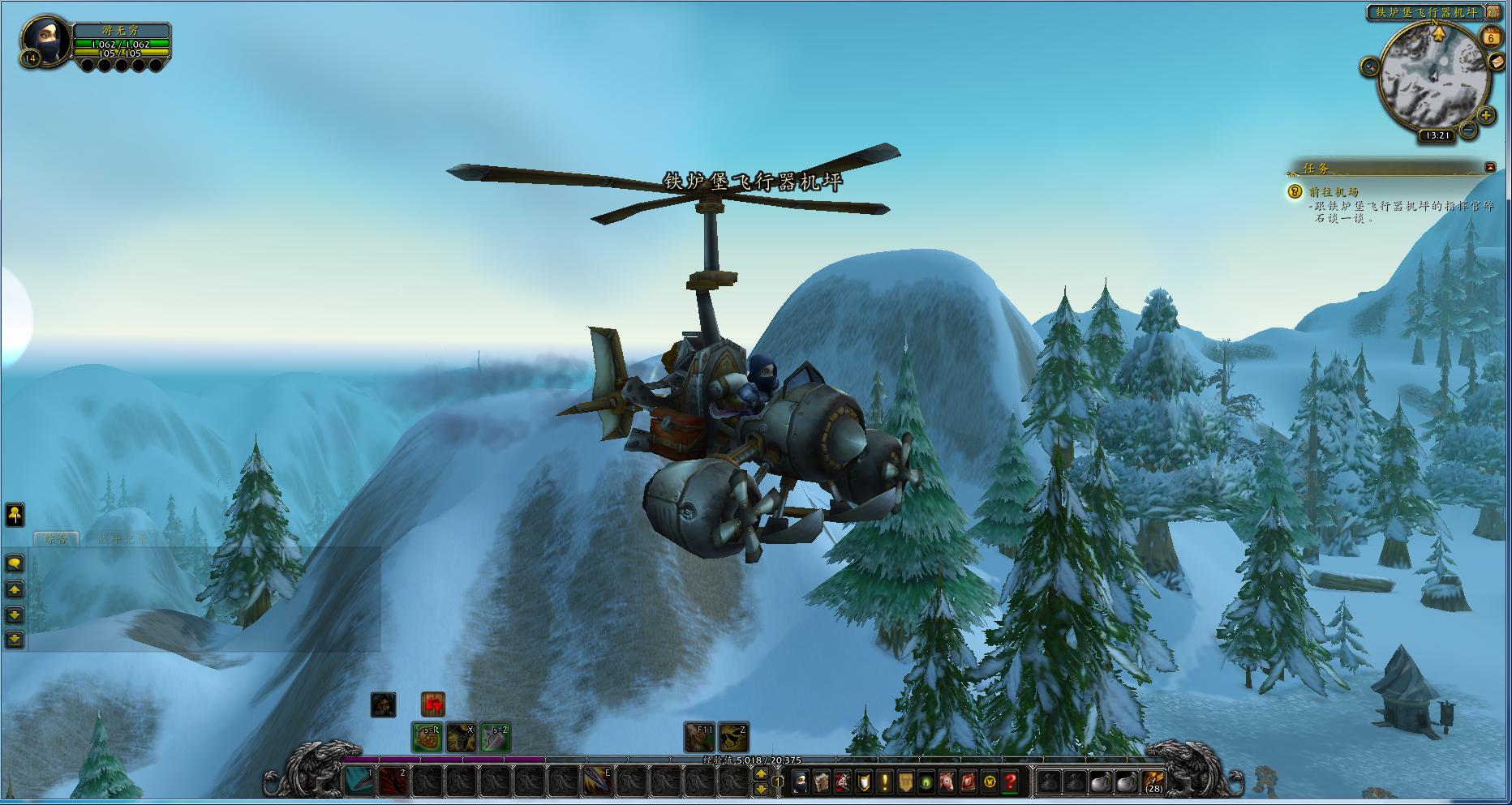The width and height of the screenshot is (1512, 805).
Task: Select the 前往机场 quest objective
Action: 1334,192
